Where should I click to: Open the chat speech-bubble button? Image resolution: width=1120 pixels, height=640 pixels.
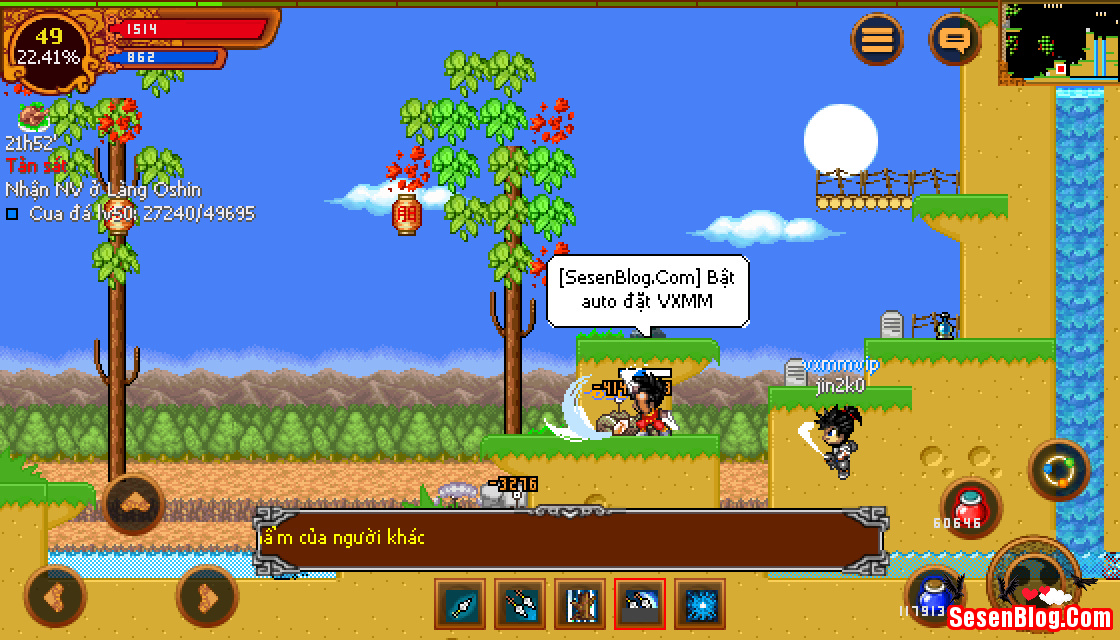[955, 40]
